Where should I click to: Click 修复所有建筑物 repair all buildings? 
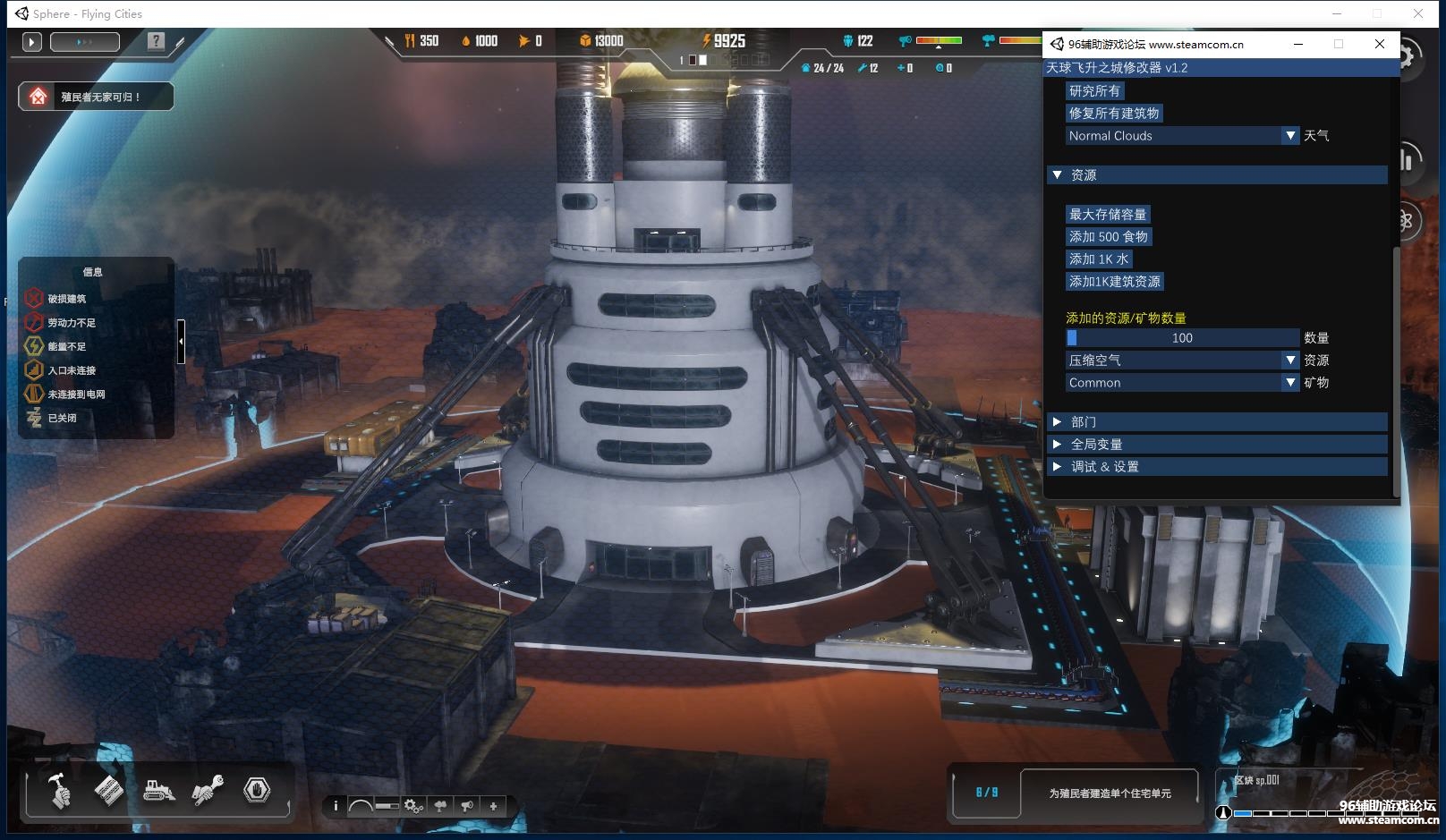point(1113,114)
